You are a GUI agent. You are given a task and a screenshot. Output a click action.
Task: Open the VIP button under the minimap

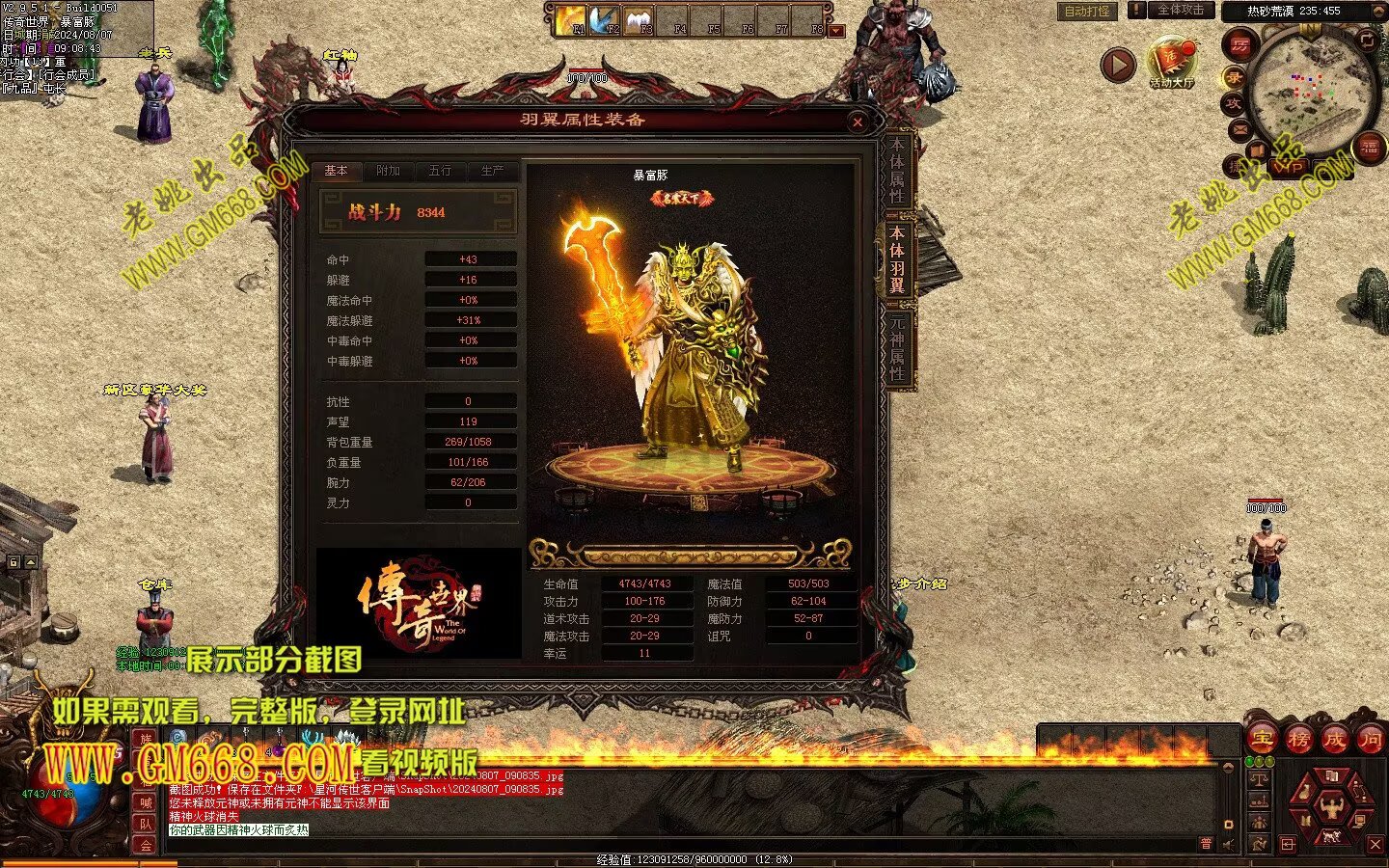[x=1290, y=166]
